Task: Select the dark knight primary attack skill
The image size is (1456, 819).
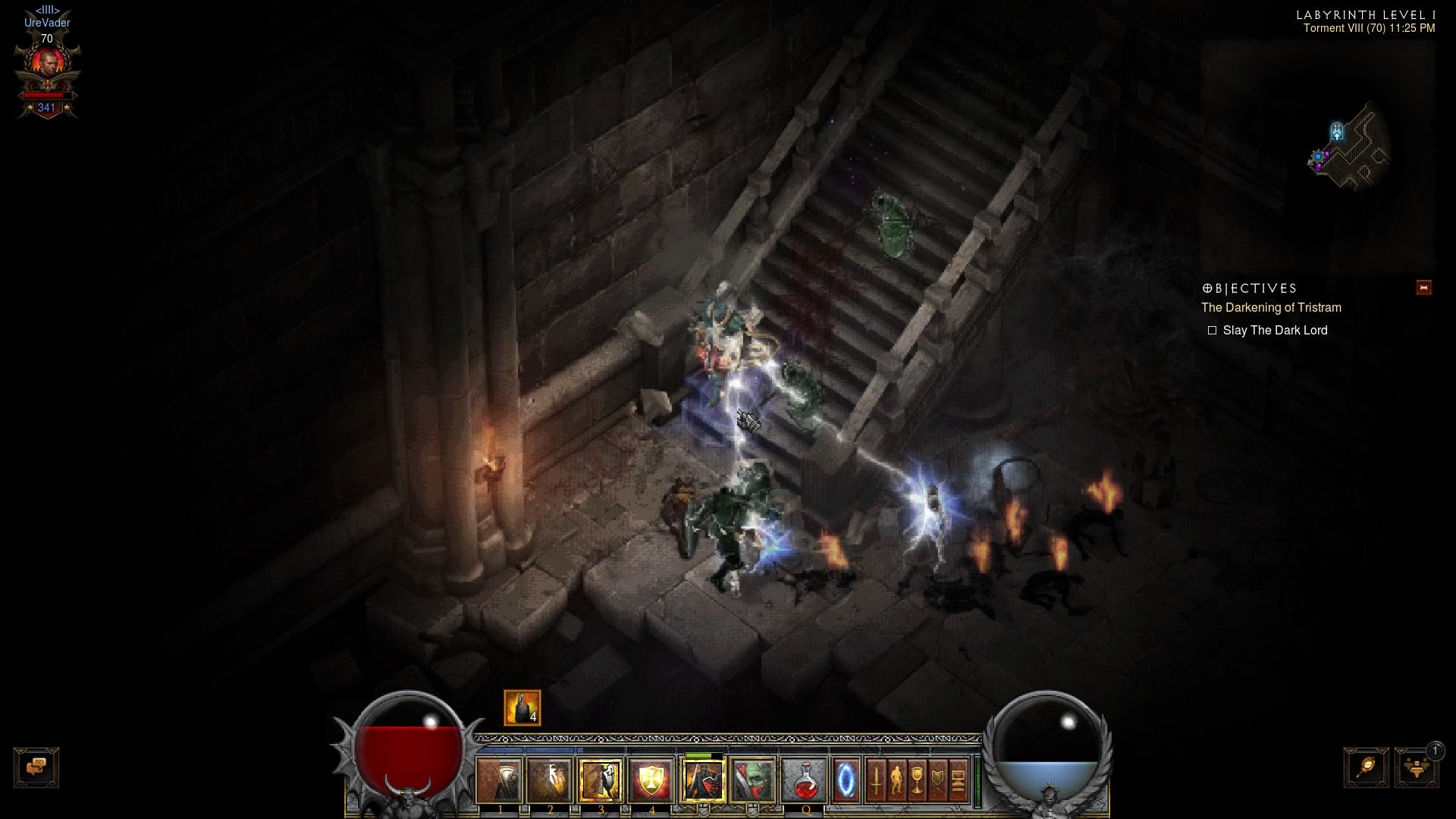Action: click(x=703, y=780)
